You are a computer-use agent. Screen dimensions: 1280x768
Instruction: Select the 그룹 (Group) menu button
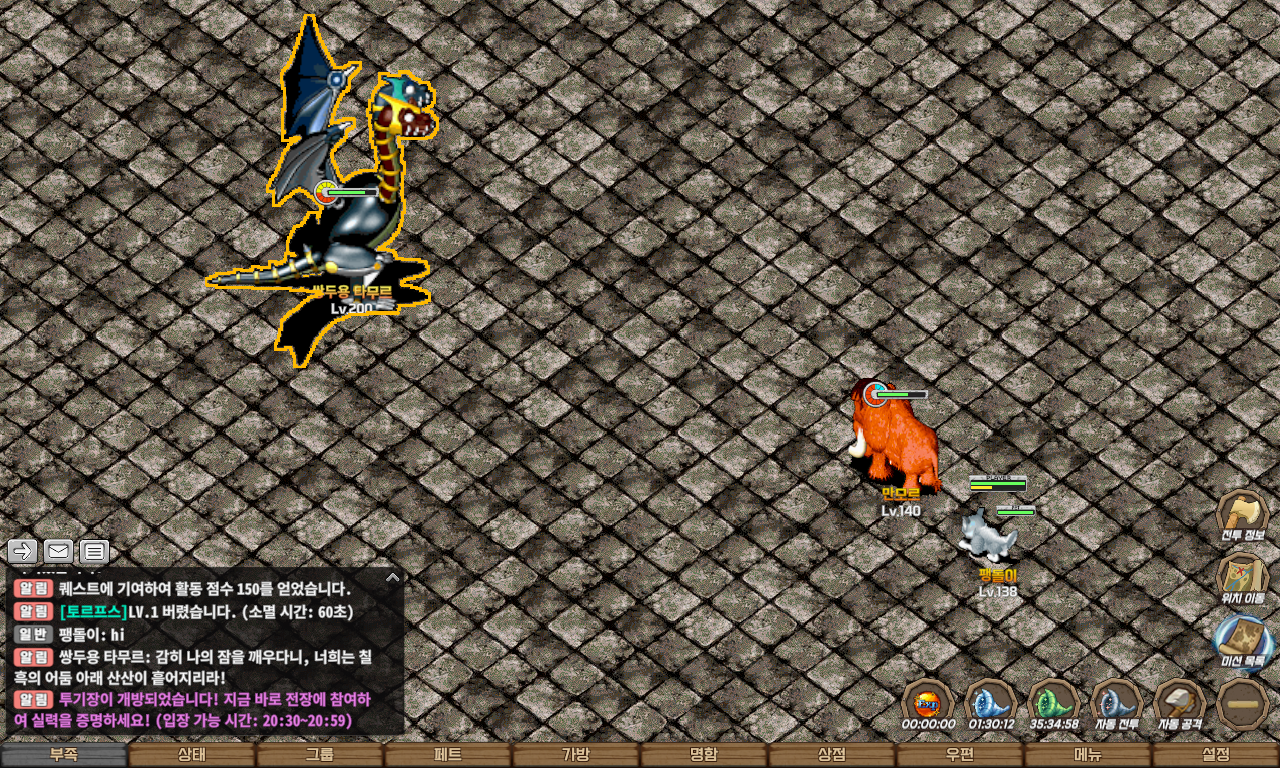click(x=320, y=755)
